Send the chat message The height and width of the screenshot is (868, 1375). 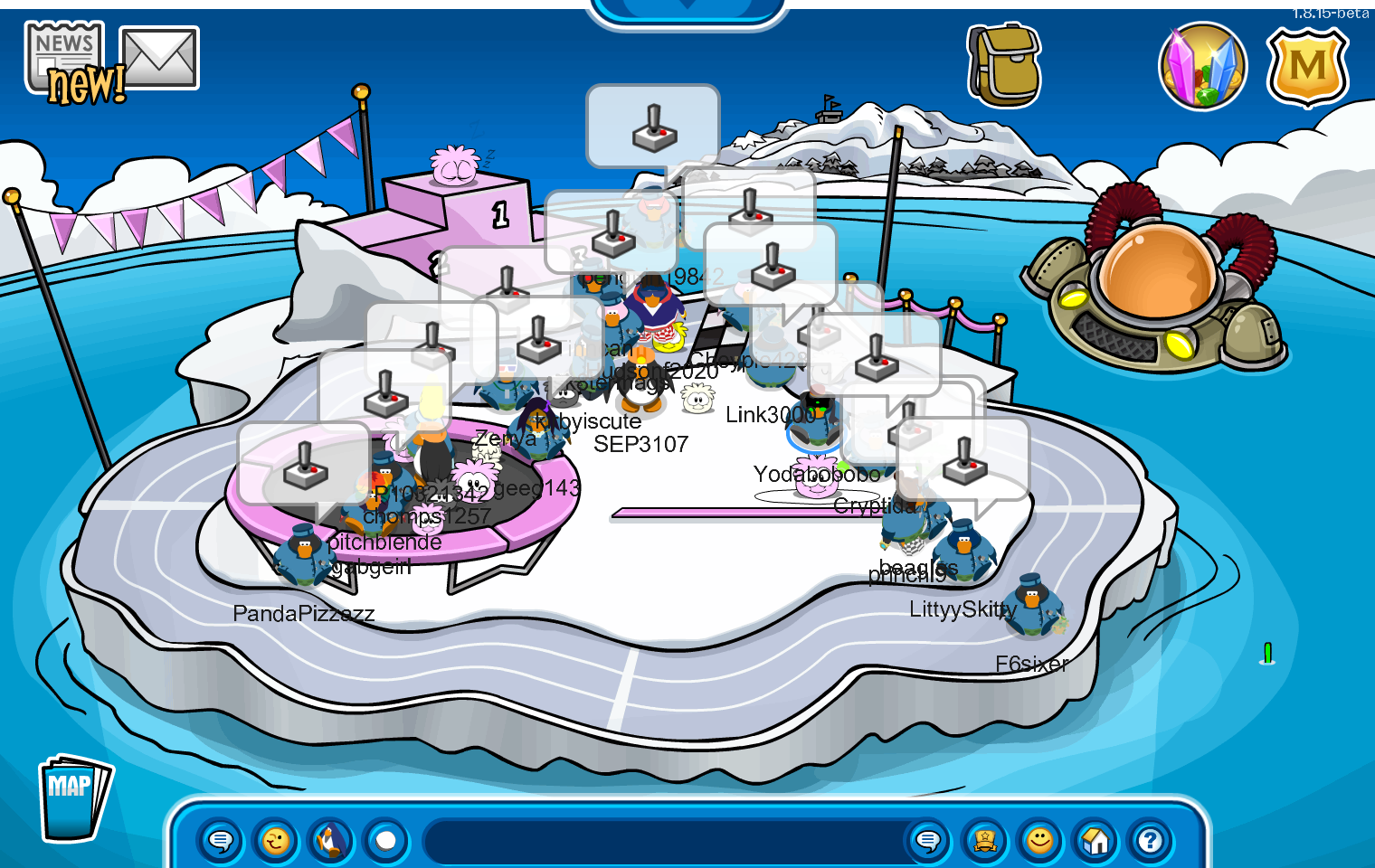(x=928, y=841)
